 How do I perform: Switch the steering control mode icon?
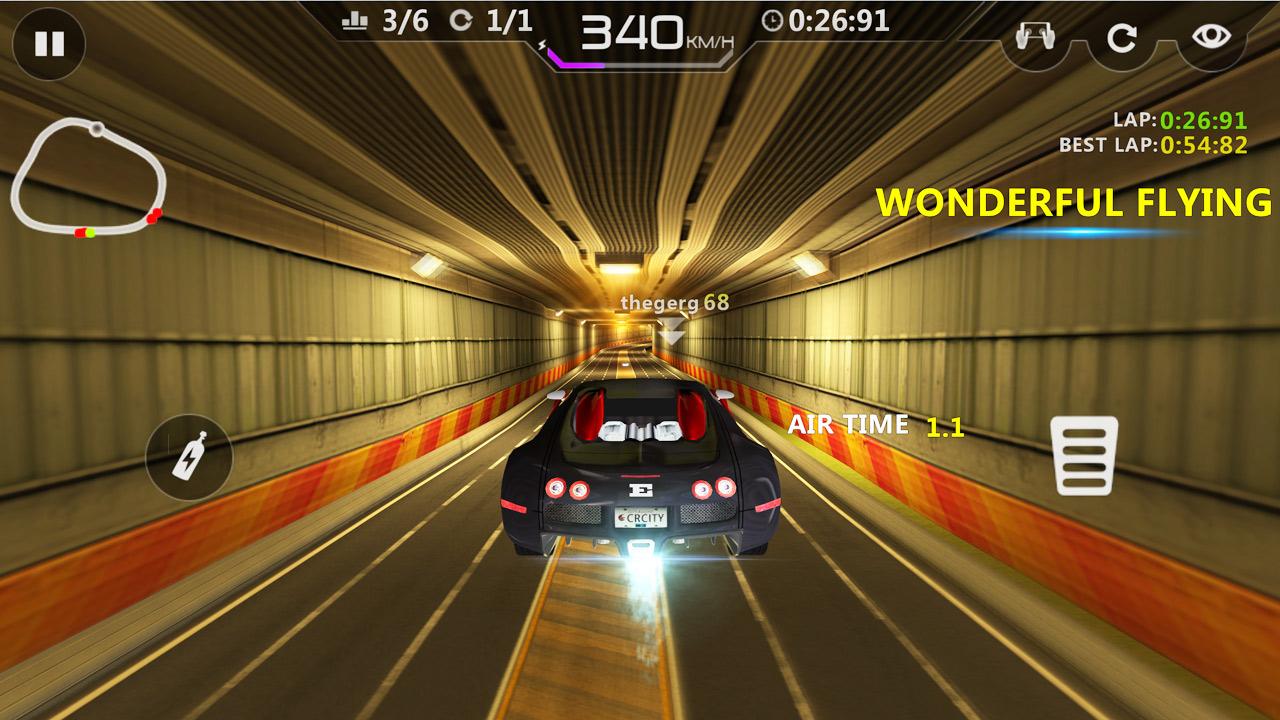coord(1034,38)
